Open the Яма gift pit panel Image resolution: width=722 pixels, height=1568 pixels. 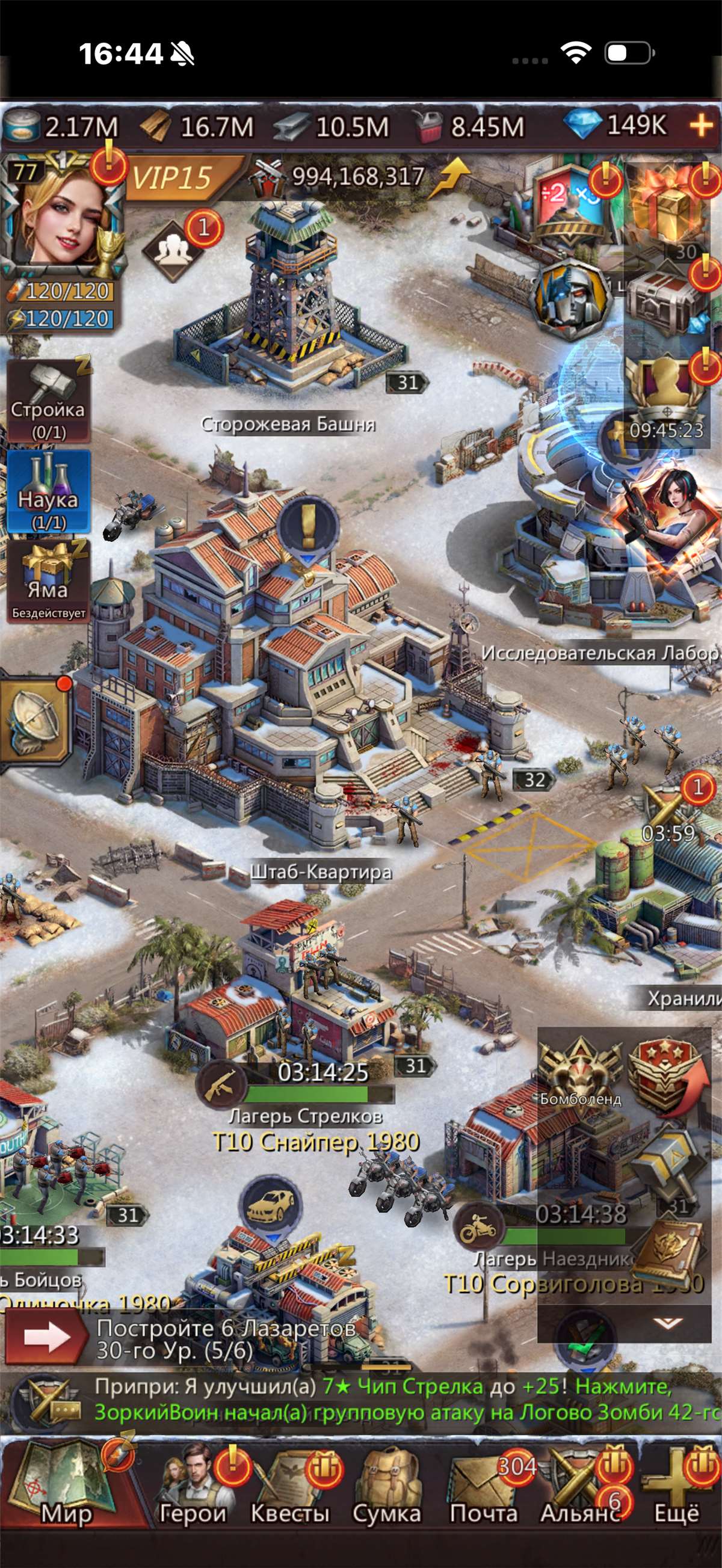click(x=48, y=581)
